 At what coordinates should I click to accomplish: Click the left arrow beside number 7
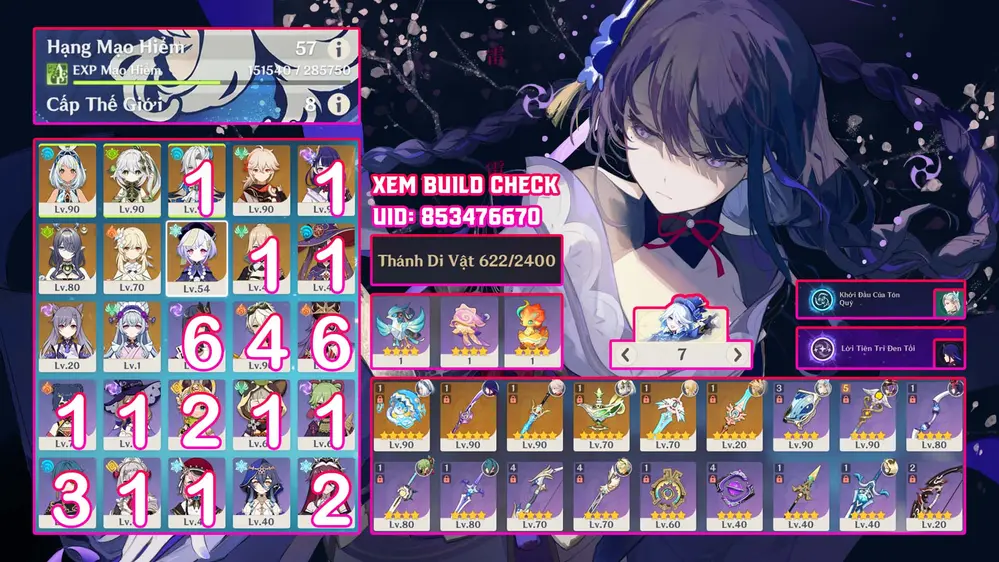(x=625, y=354)
